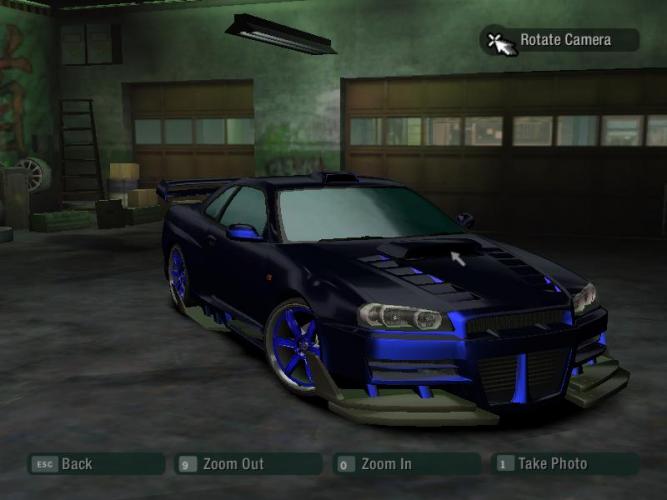The height and width of the screenshot is (500, 667).
Task: Click the Zoom Out button
Action: pyautogui.click(x=247, y=464)
